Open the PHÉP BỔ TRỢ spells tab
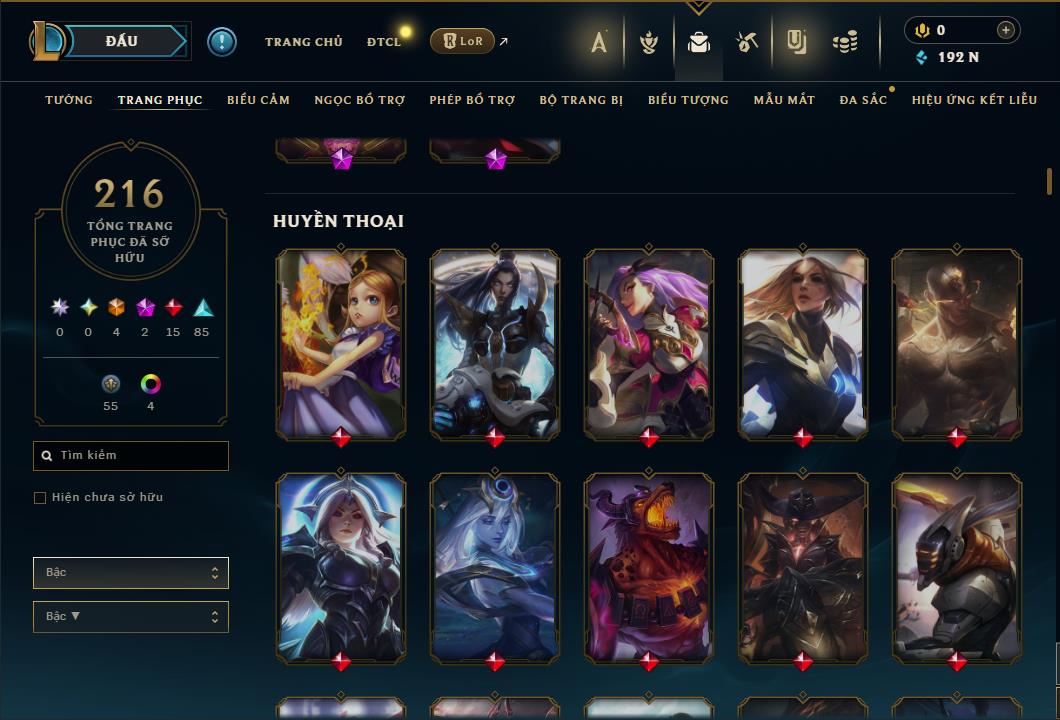This screenshot has width=1060, height=720. tap(472, 100)
